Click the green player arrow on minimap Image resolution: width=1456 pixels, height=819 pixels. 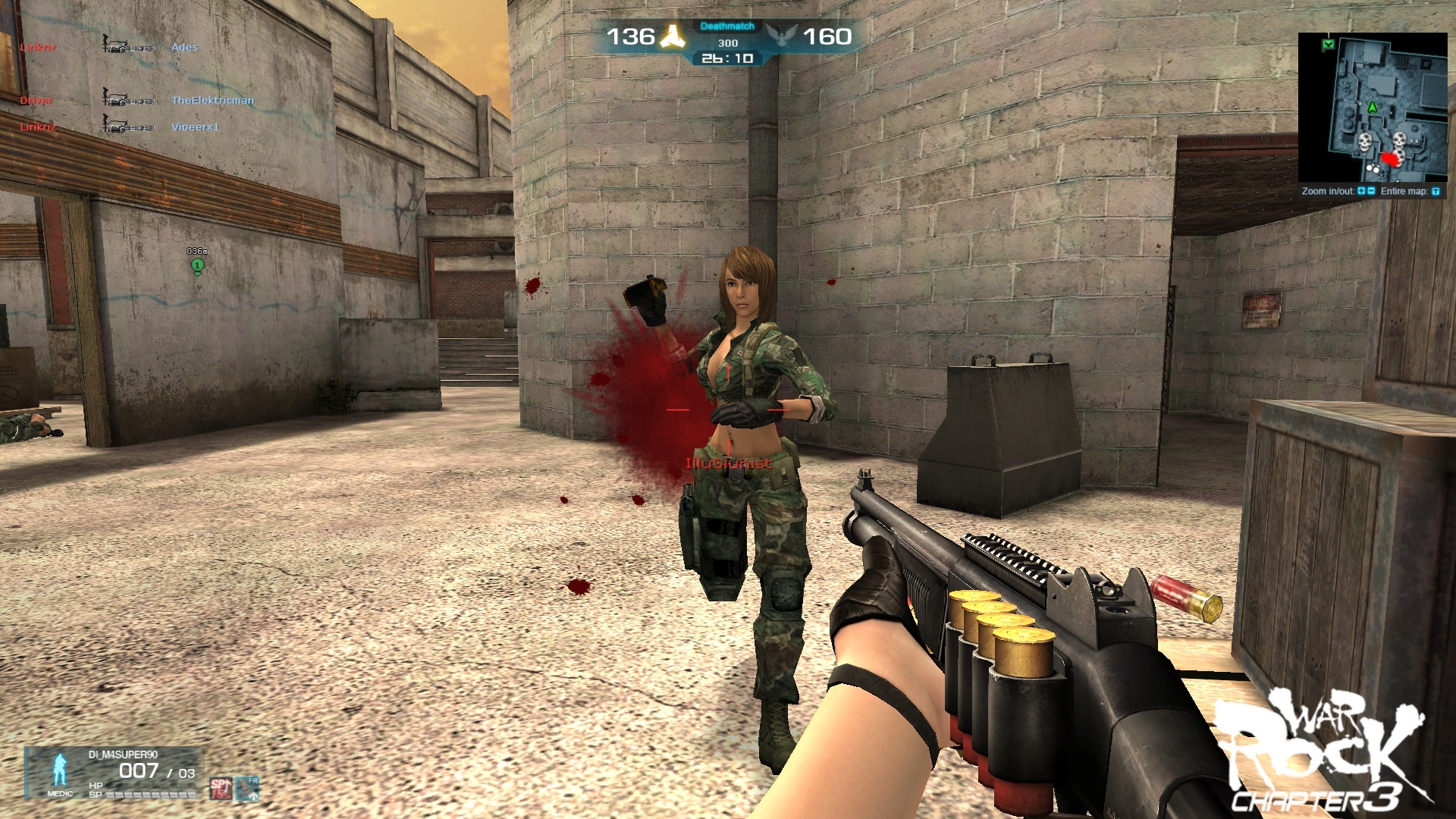(1371, 108)
